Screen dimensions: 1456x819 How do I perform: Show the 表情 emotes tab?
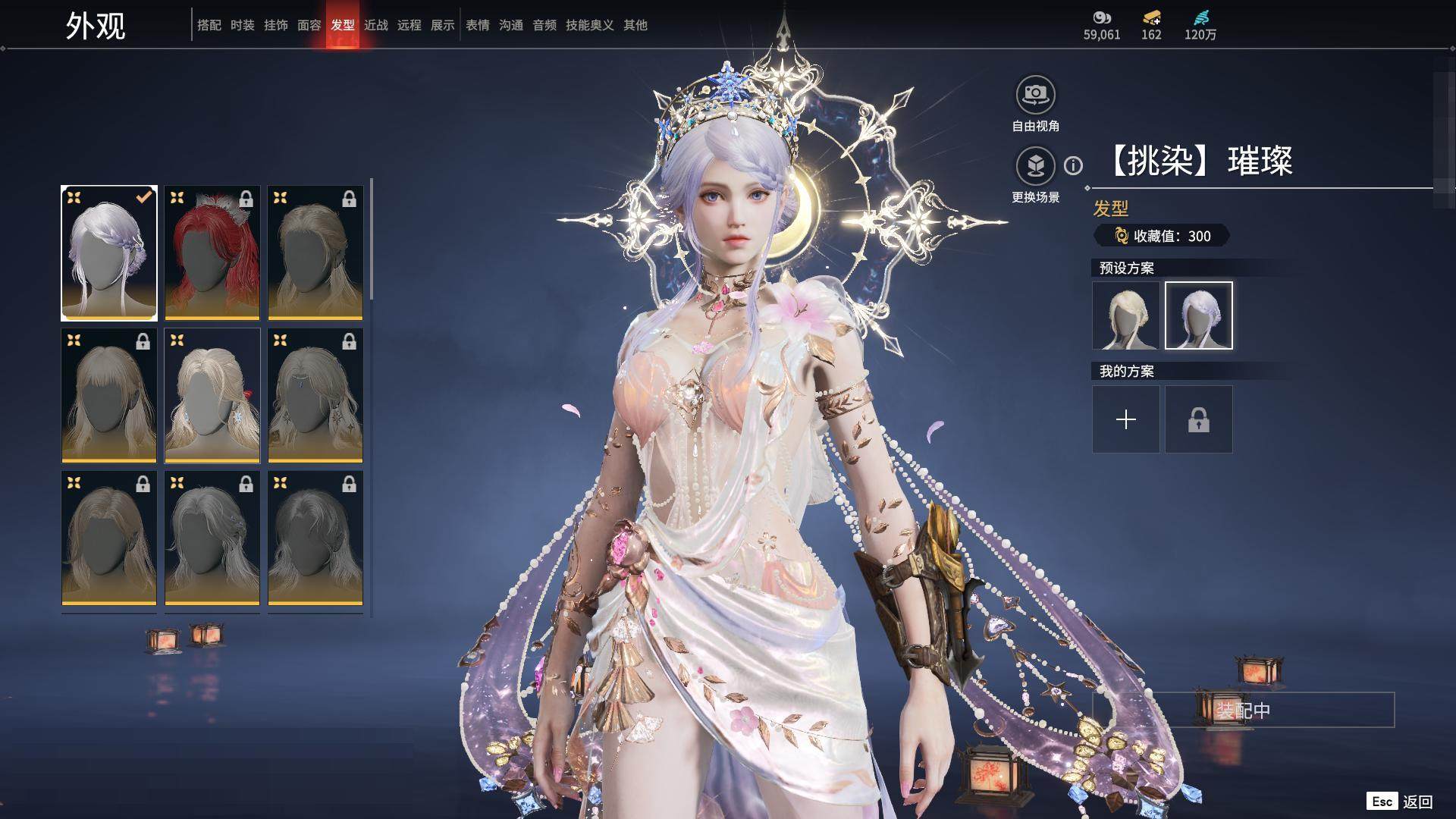coord(477,25)
